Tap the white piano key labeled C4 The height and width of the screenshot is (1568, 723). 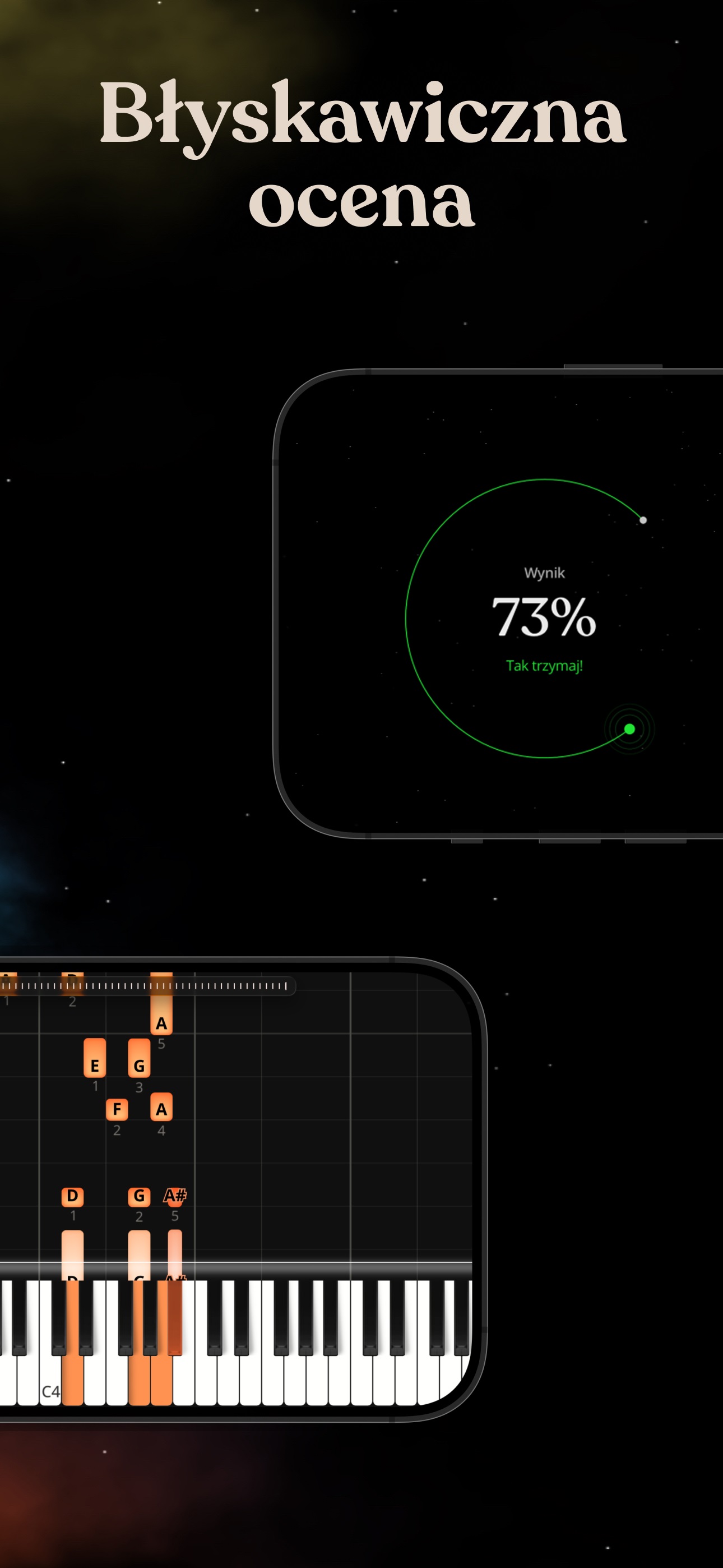(50, 1381)
